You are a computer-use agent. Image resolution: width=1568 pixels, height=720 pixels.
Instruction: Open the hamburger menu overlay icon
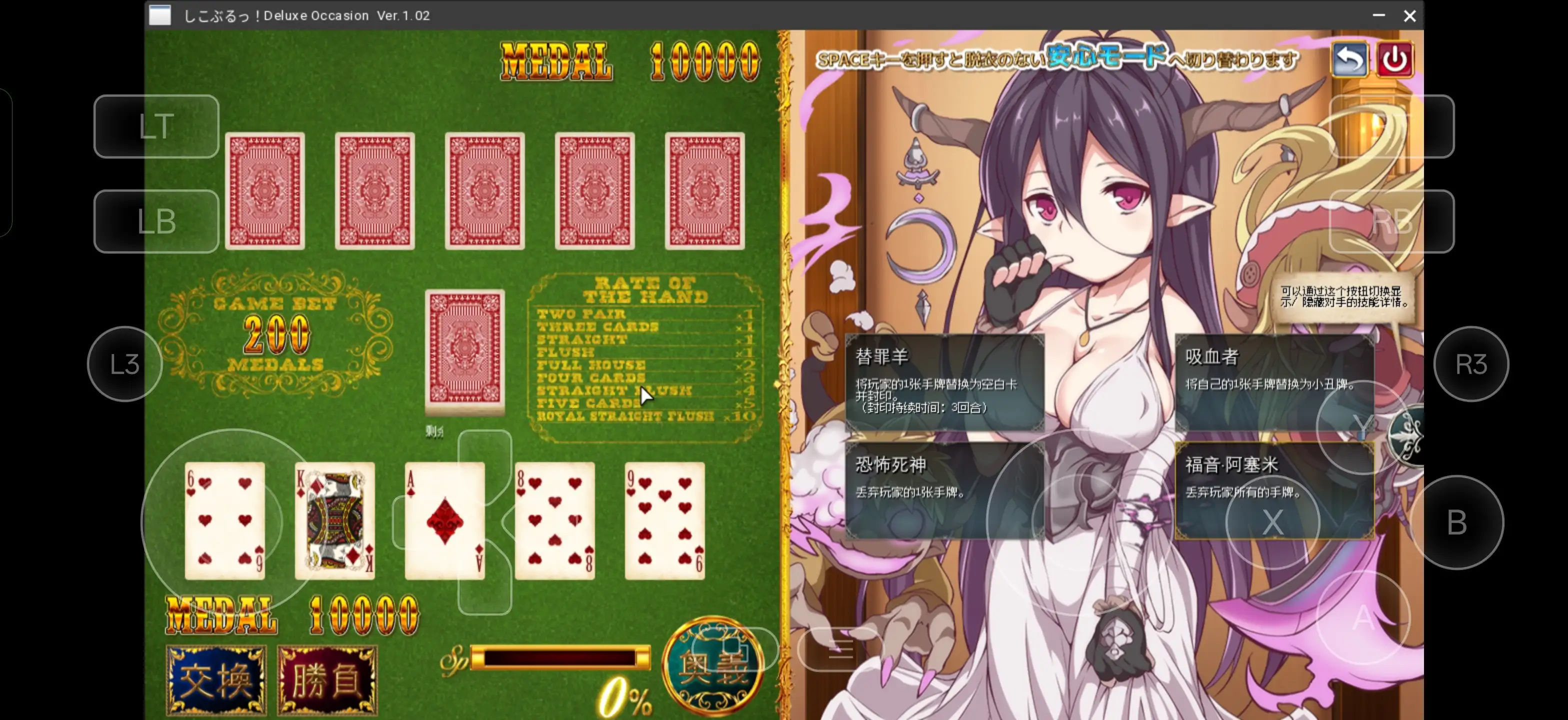point(842,650)
